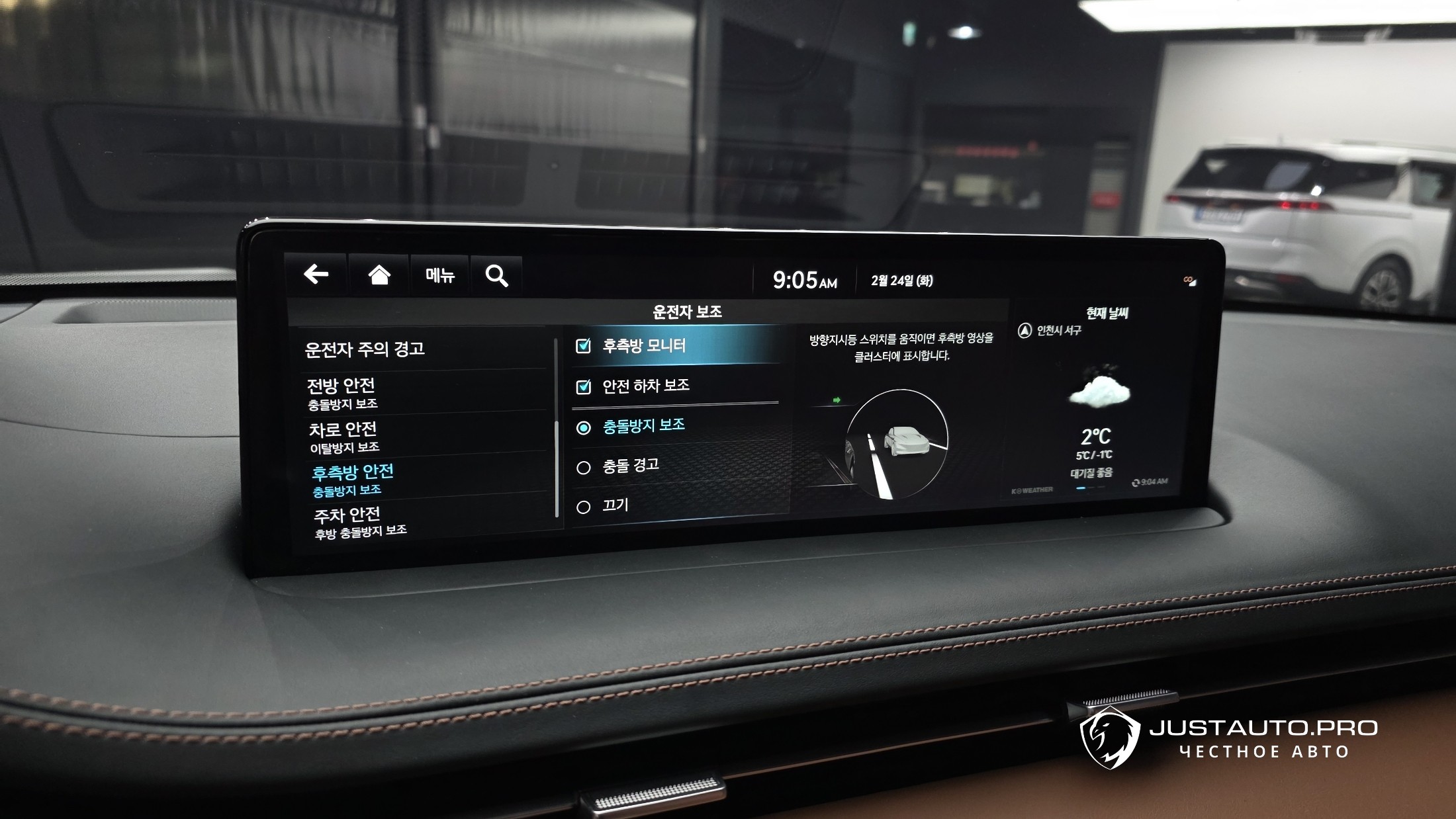
Task: Open the magnifier search button
Action: point(496,276)
